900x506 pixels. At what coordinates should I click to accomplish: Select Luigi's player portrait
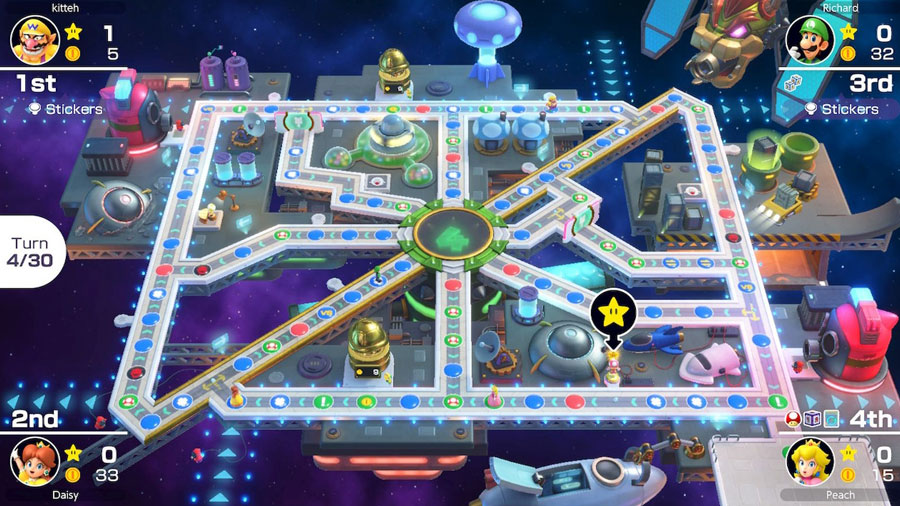point(809,41)
